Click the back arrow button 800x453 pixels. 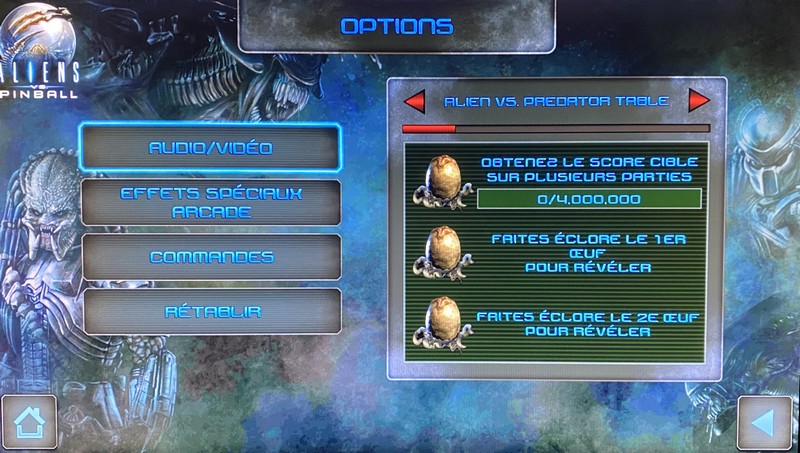pos(765,423)
